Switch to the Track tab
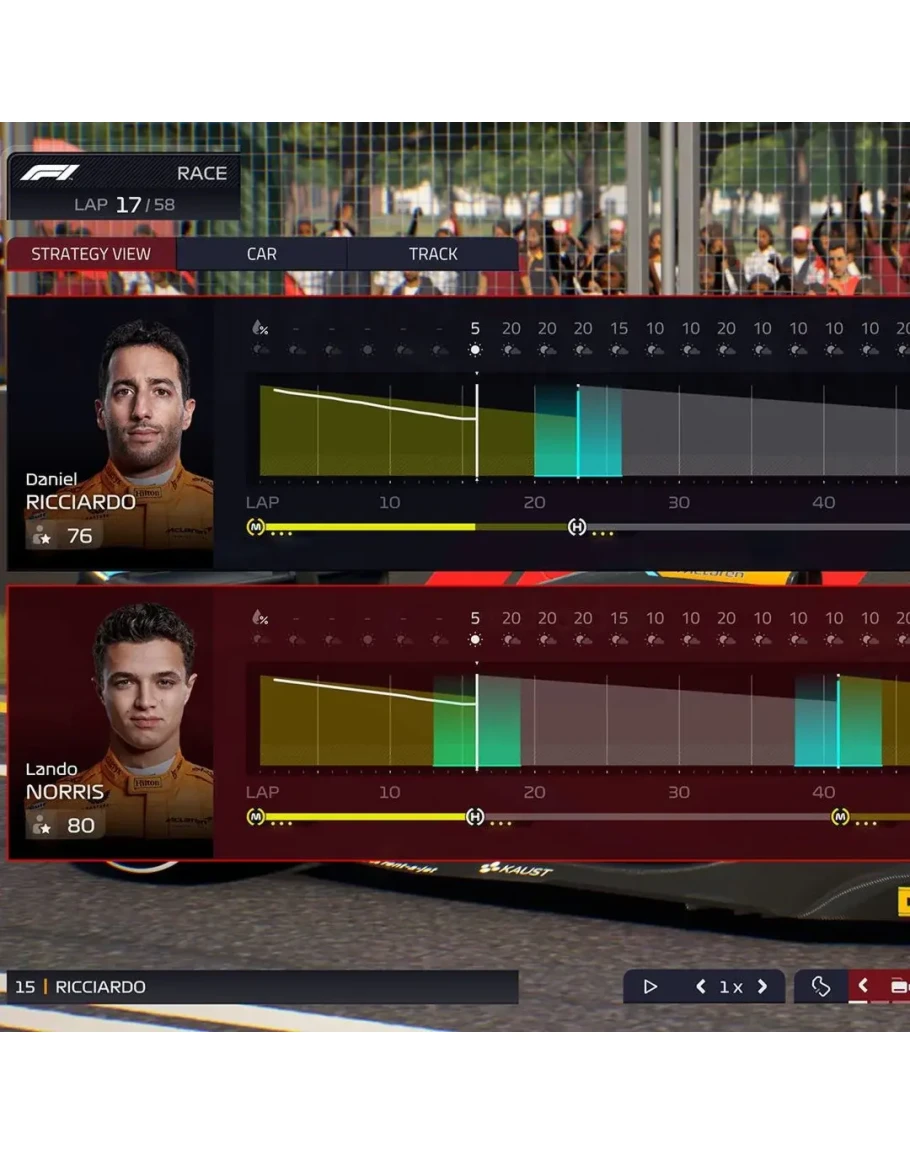 coord(433,254)
